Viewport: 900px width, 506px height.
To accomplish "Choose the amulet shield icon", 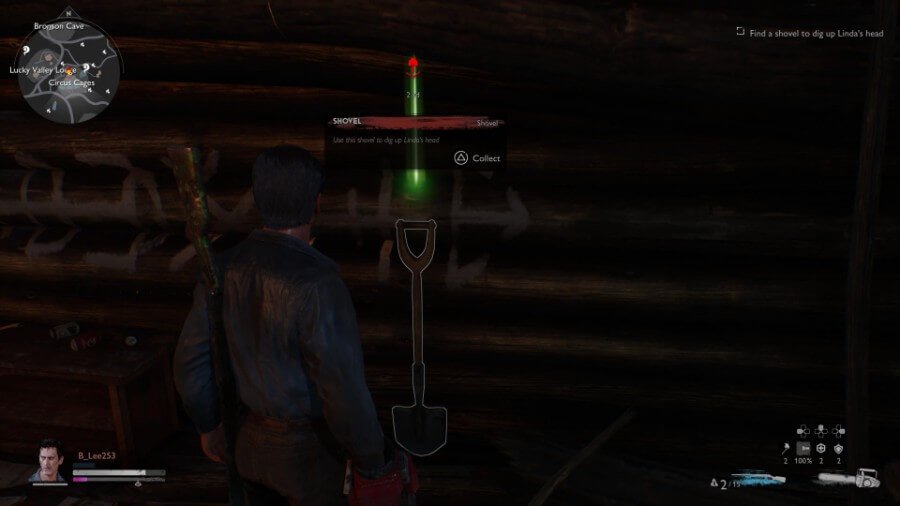I will (838, 448).
